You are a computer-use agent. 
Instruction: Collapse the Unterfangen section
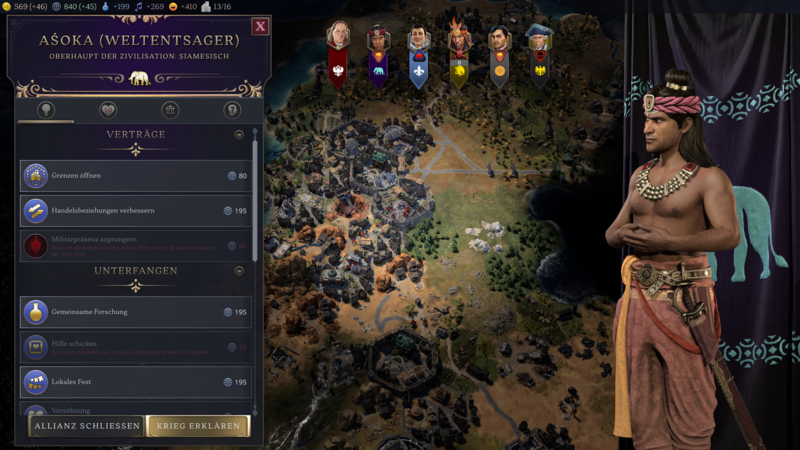[239, 270]
